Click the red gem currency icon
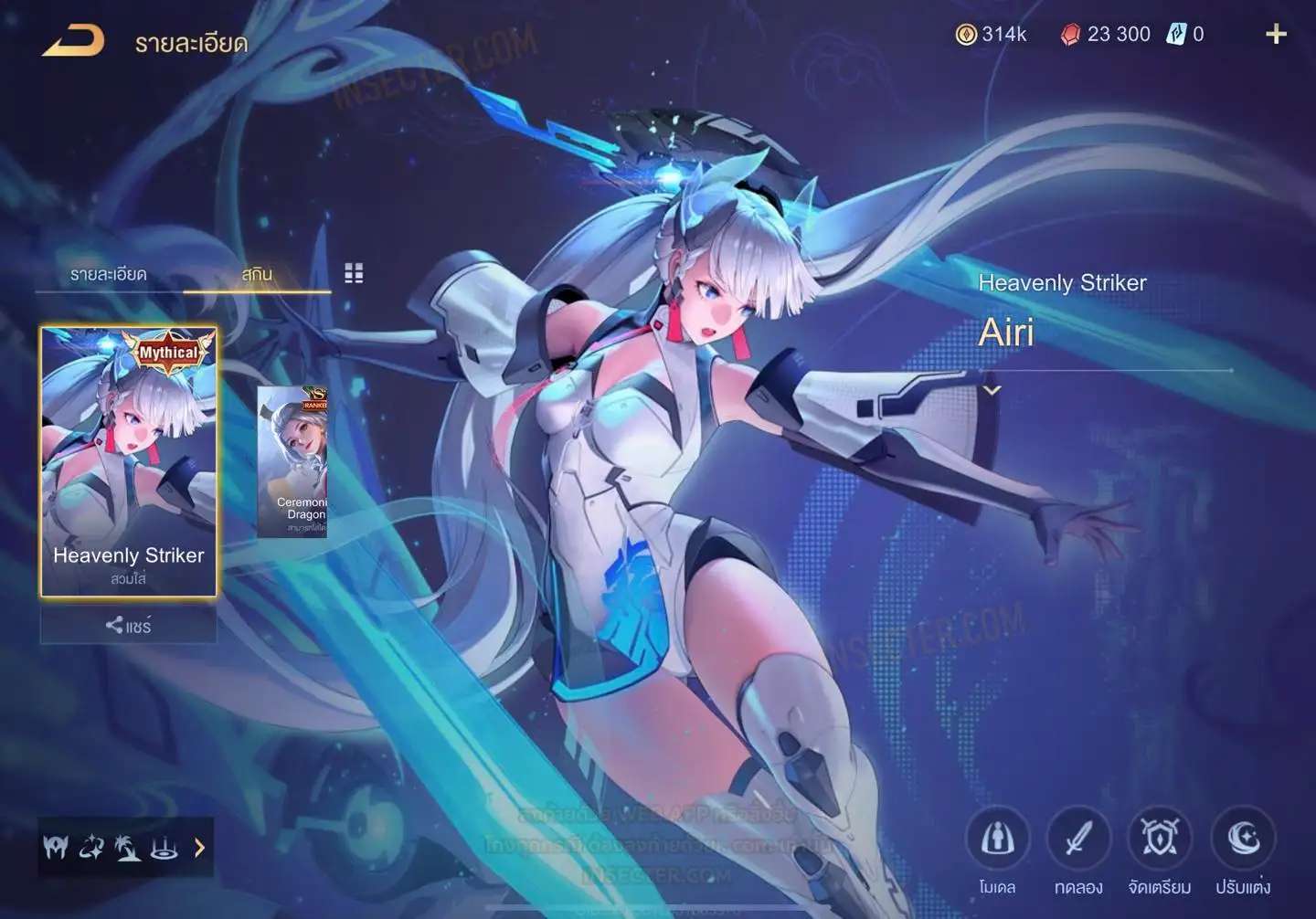Viewport: 1316px width, 919px height. click(1070, 35)
